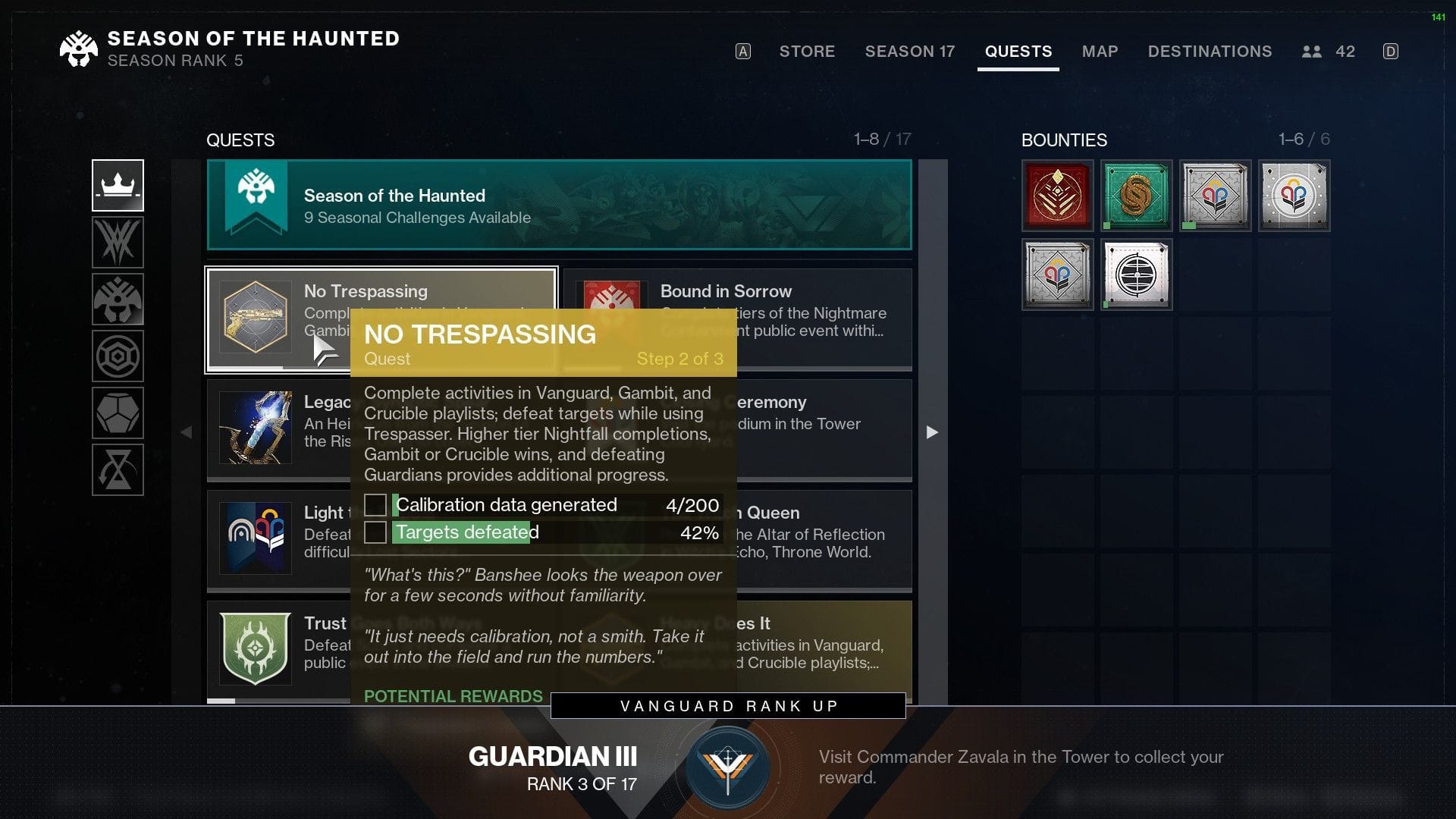Open the green Gambit snake bounty
This screenshot has height=819, width=1456.
(x=1137, y=195)
